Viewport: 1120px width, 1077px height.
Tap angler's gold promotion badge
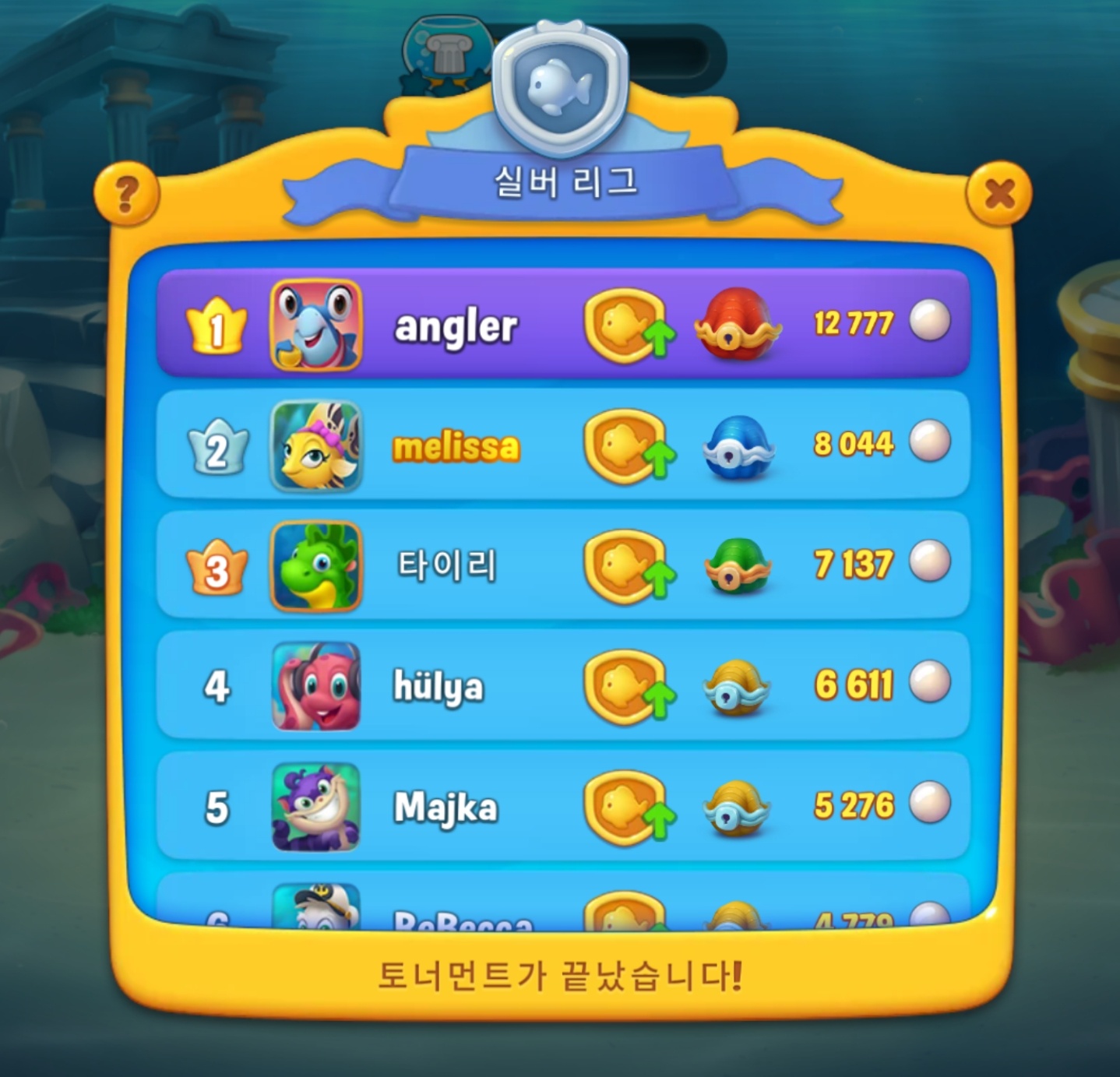[628, 326]
